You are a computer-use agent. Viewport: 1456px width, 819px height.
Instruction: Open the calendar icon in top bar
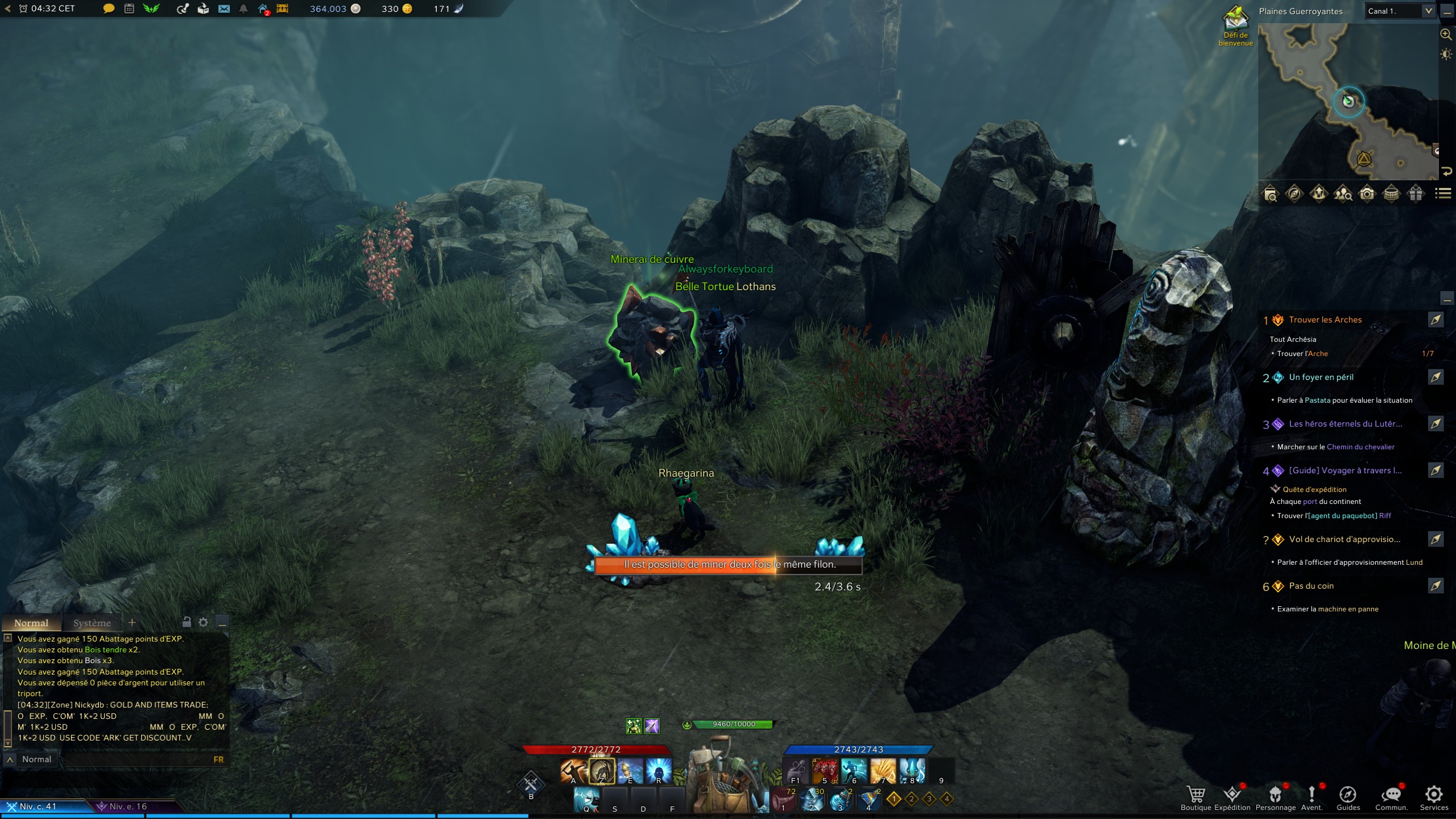coord(129,9)
